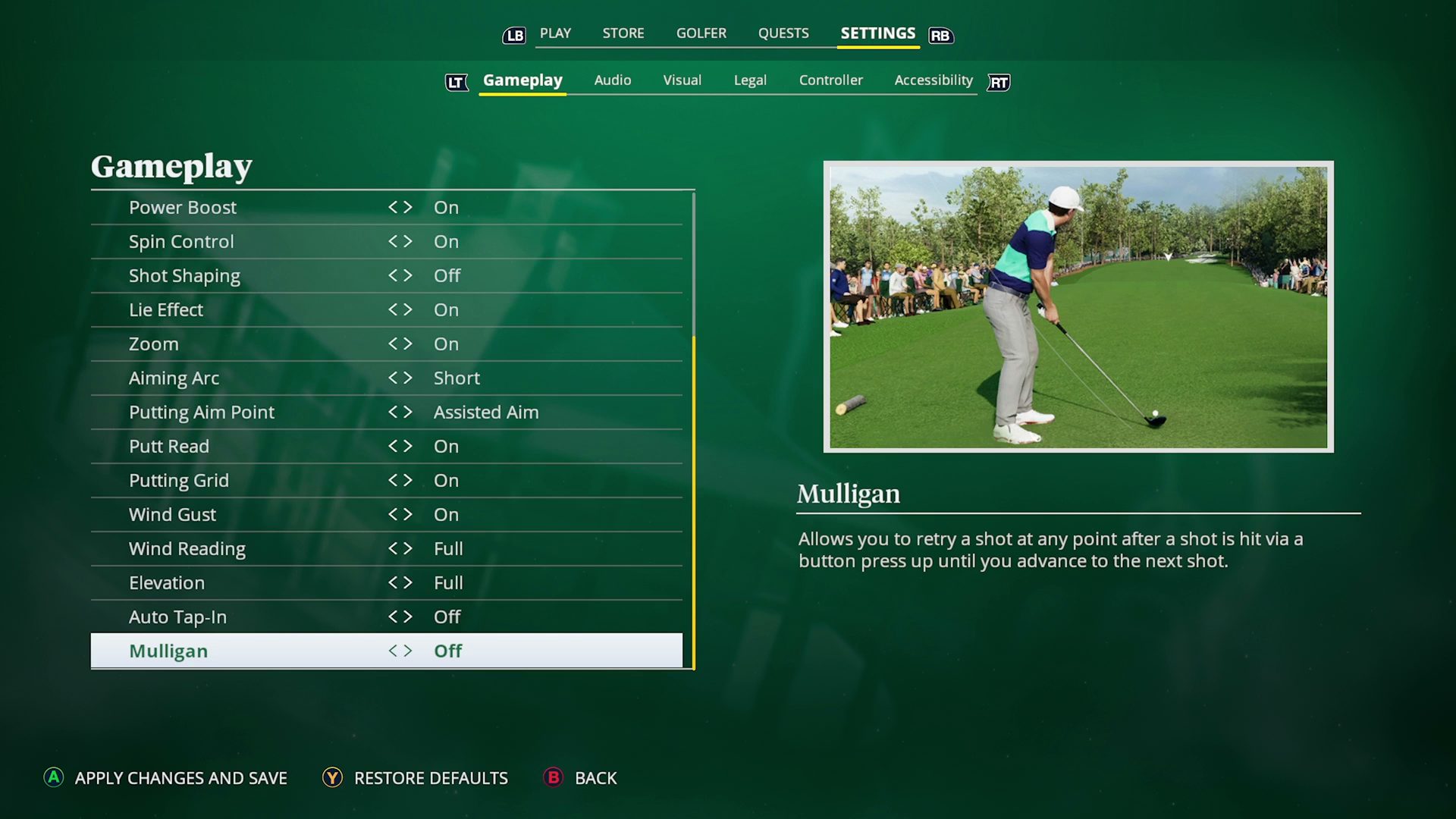The height and width of the screenshot is (819, 1456).
Task: Turn on Mulligan
Action: click(409, 650)
